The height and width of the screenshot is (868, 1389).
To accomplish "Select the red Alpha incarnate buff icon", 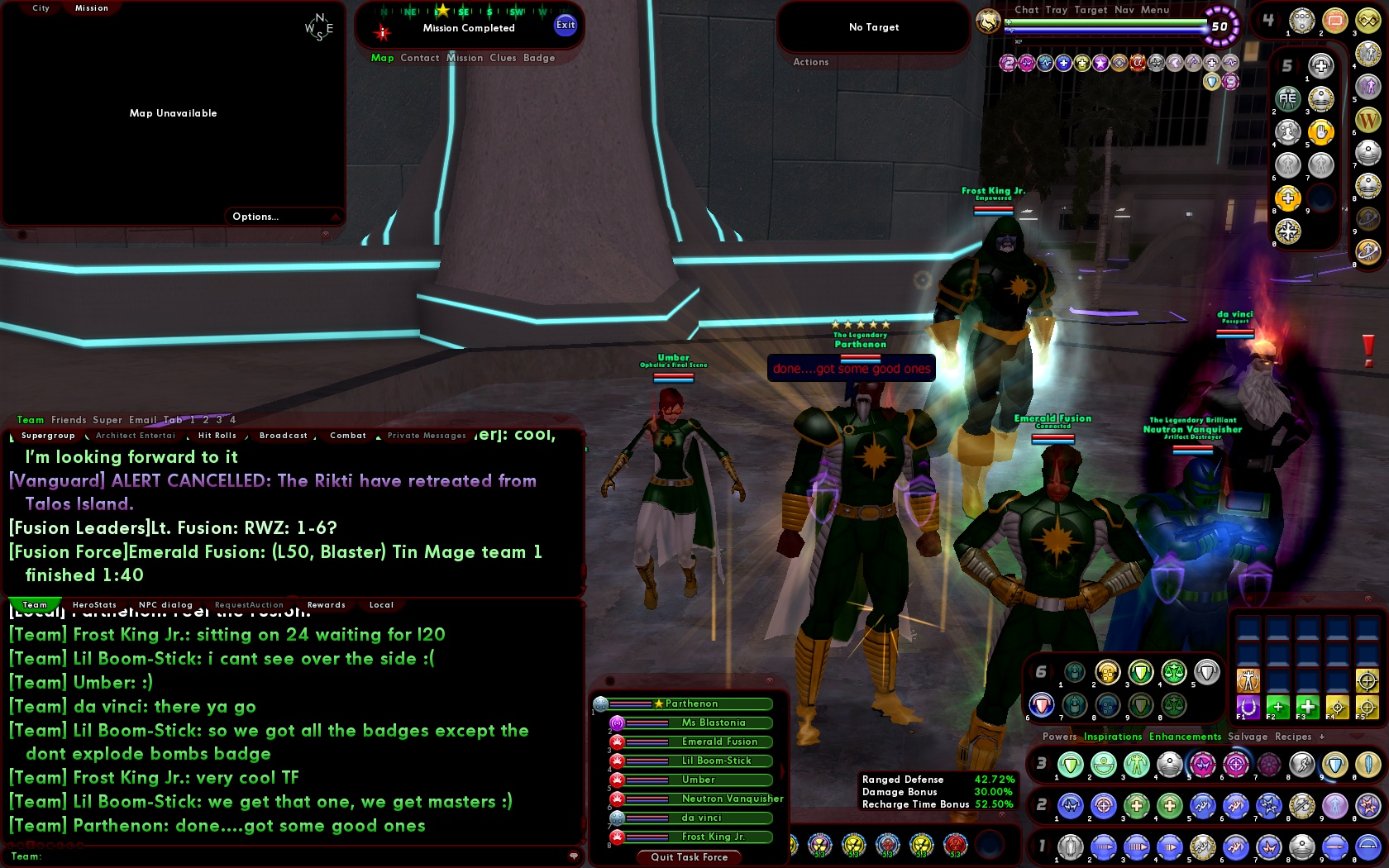I will (1138, 63).
